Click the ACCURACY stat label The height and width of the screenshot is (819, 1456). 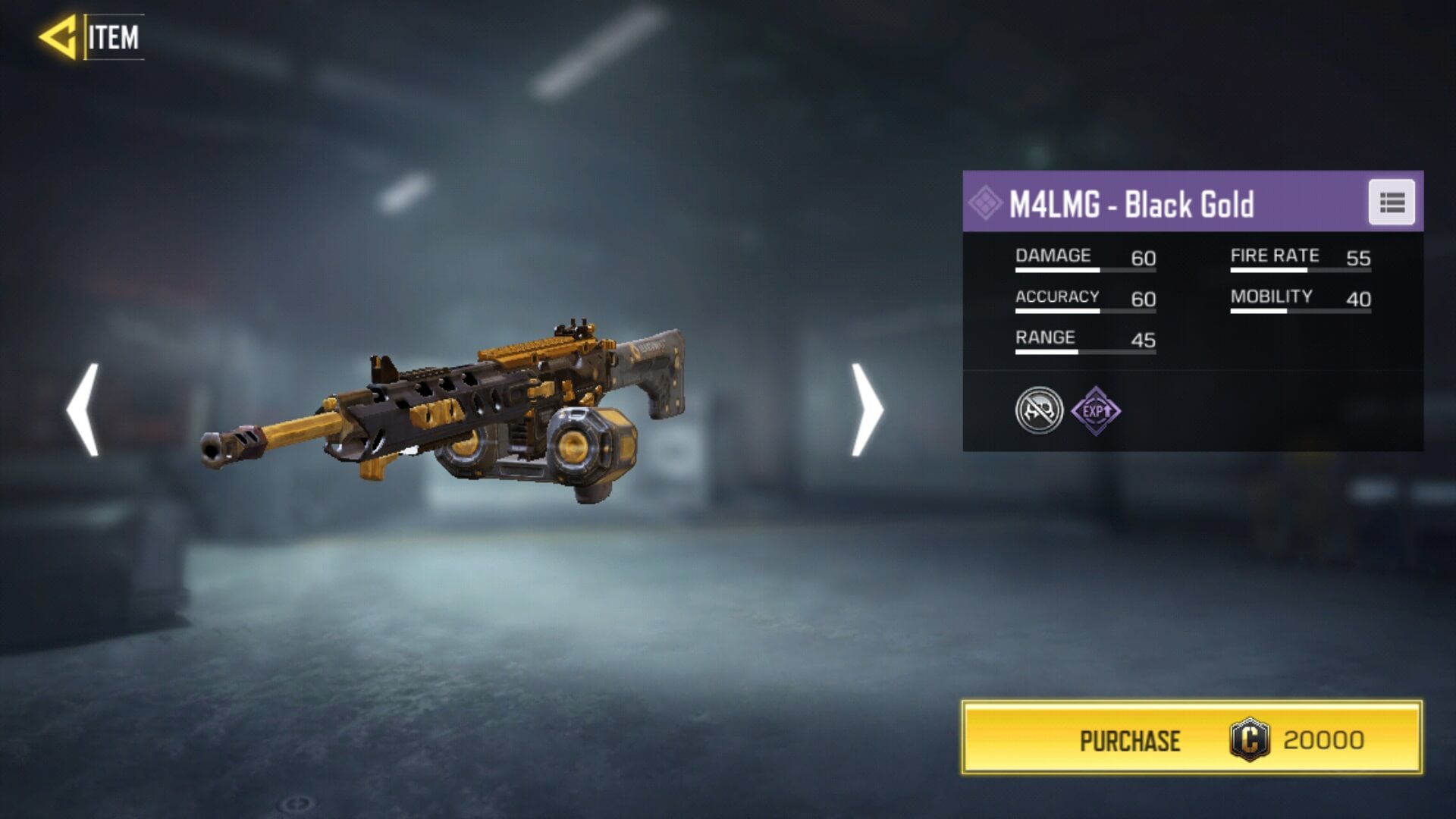click(x=1058, y=296)
